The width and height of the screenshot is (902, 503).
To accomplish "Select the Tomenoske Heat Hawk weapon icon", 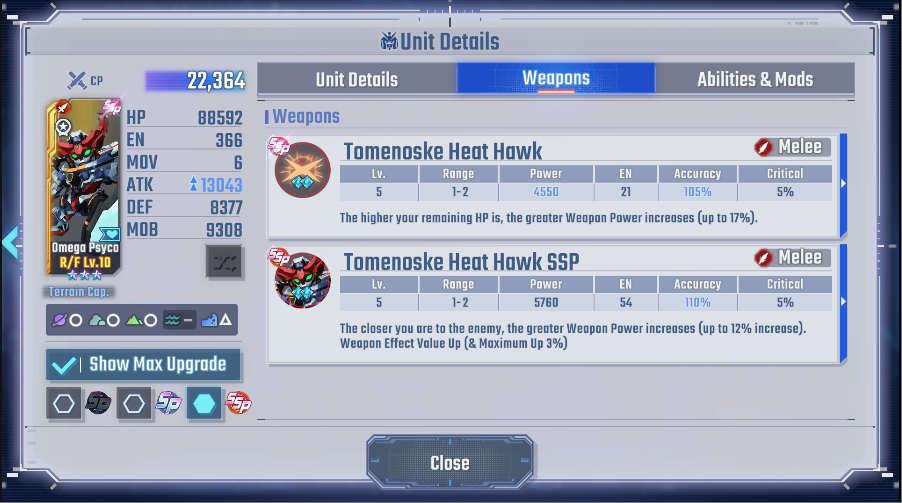I will [x=302, y=171].
